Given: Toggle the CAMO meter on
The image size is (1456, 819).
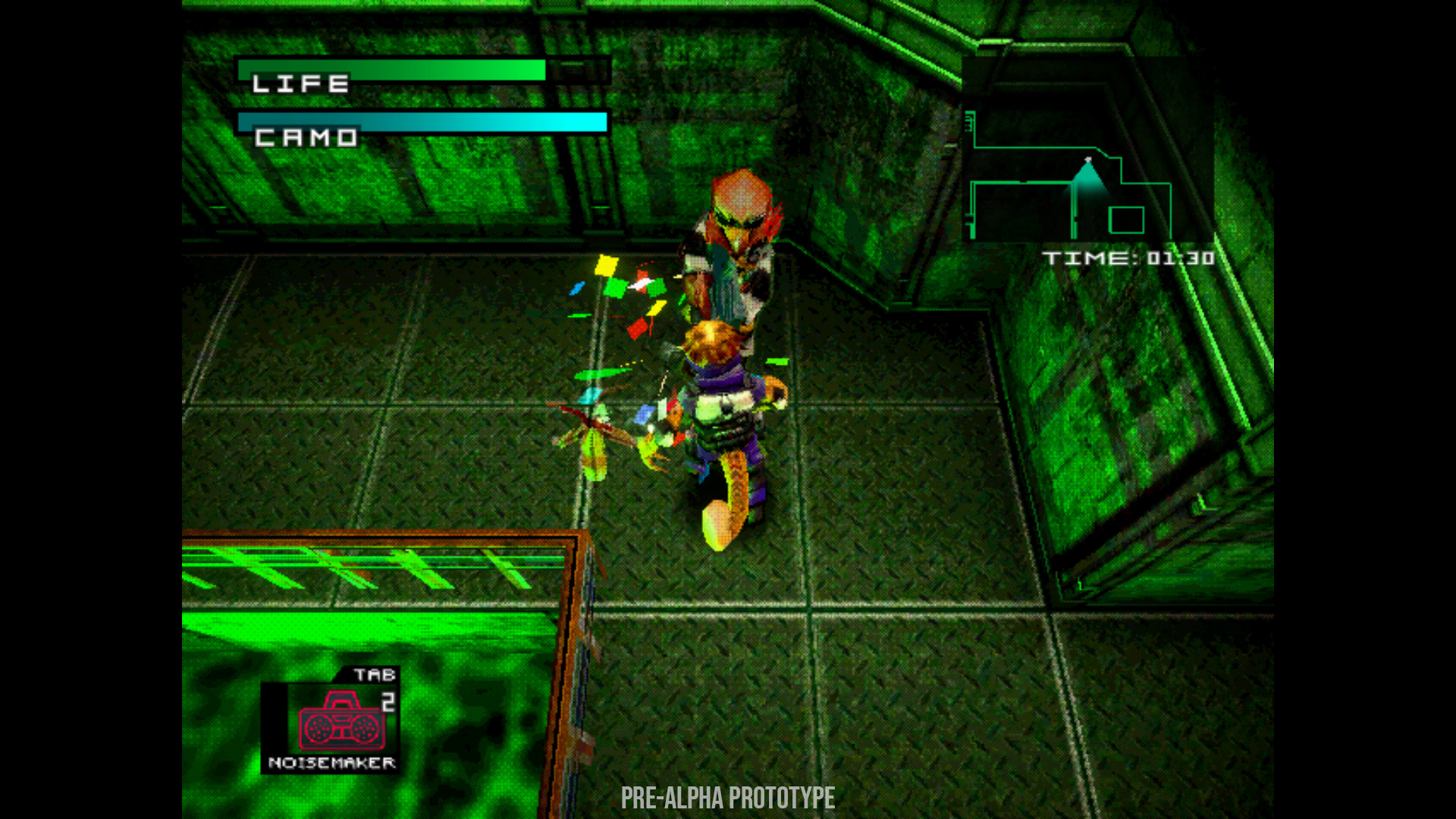Looking at the screenshot, I should click(422, 121).
